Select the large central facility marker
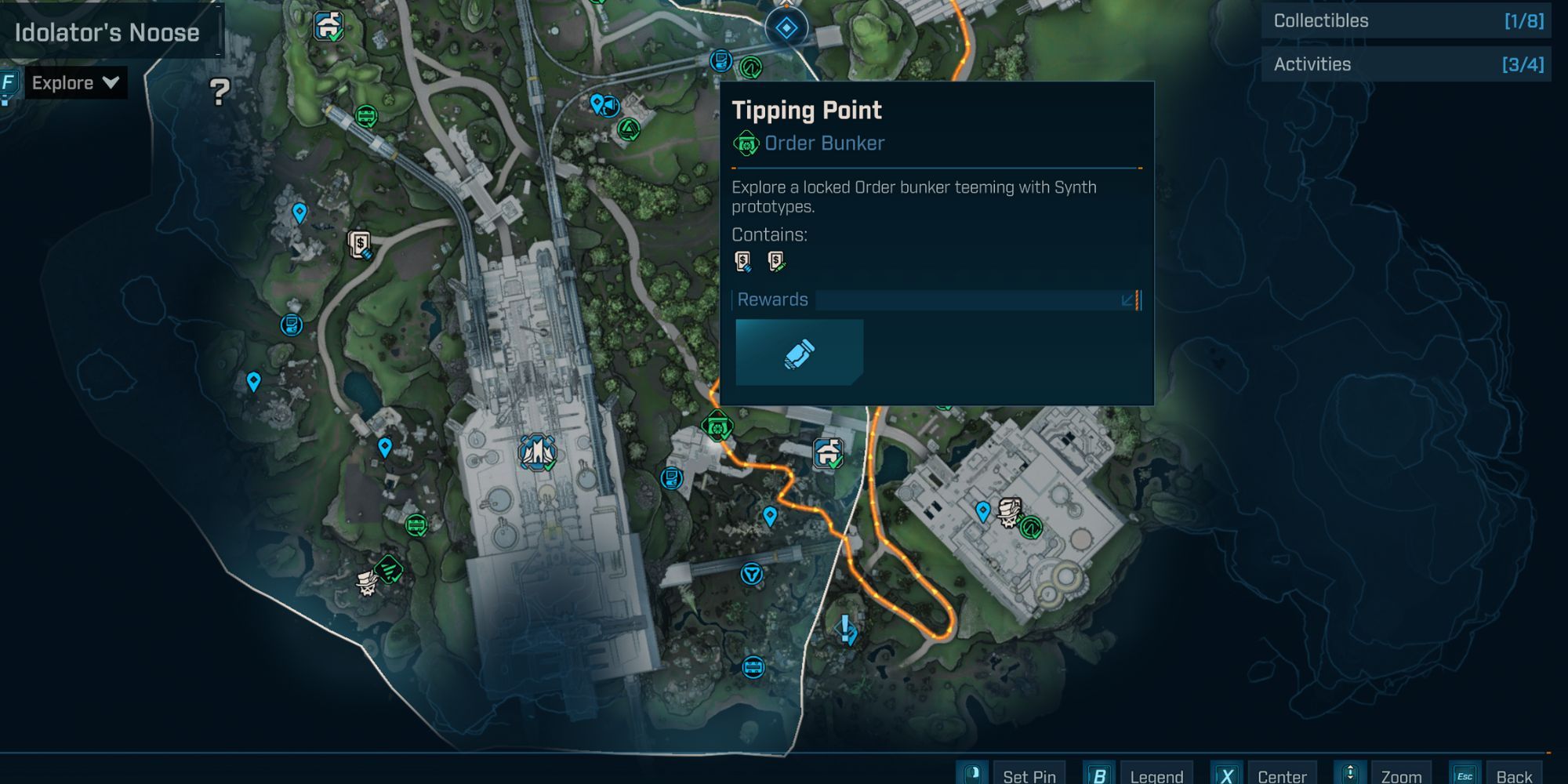The height and width of the screenshot is (784, 1568). coord(537,452)
